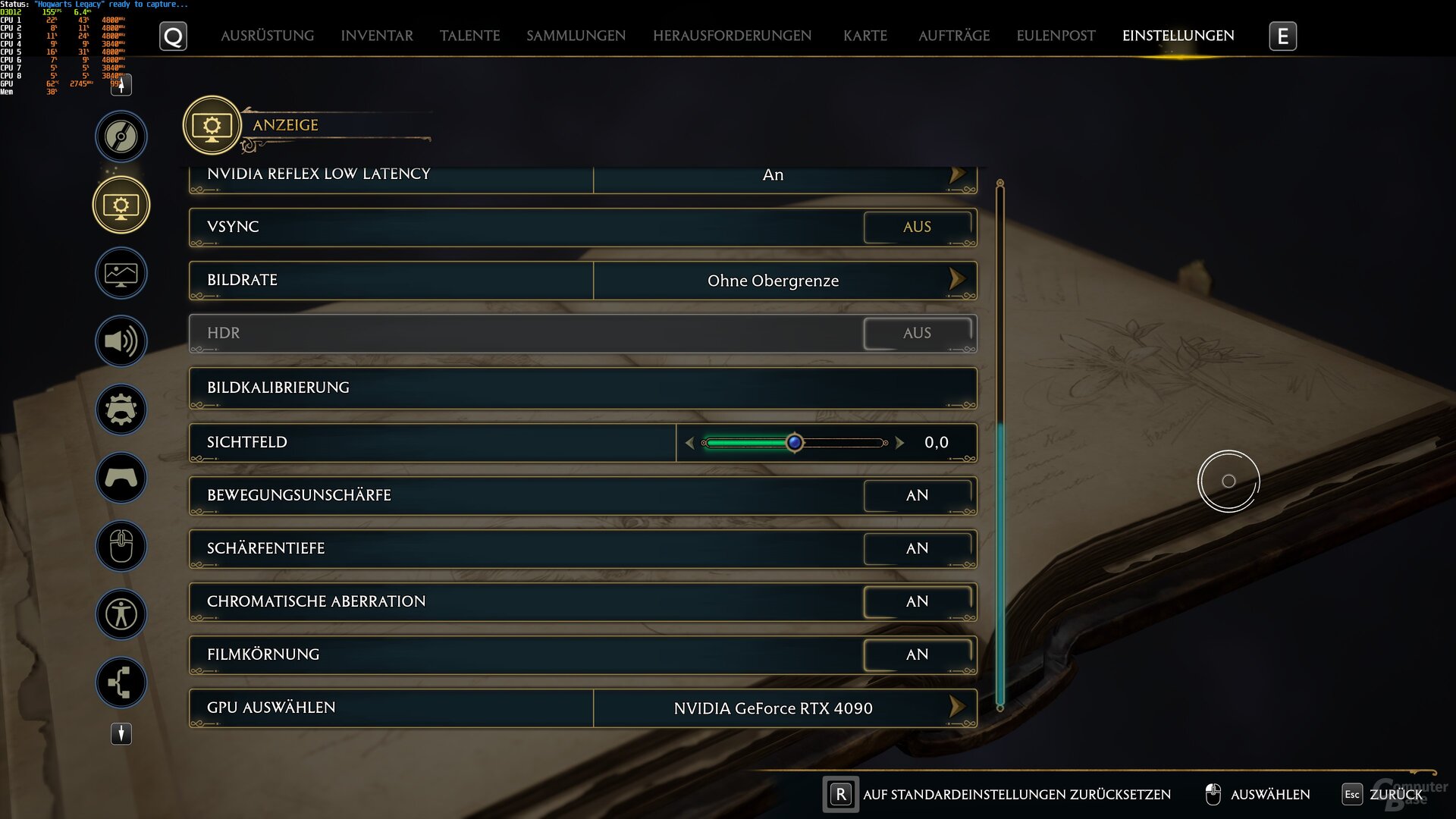
Task: Turn off Filmkörnung
Action: 917,654
